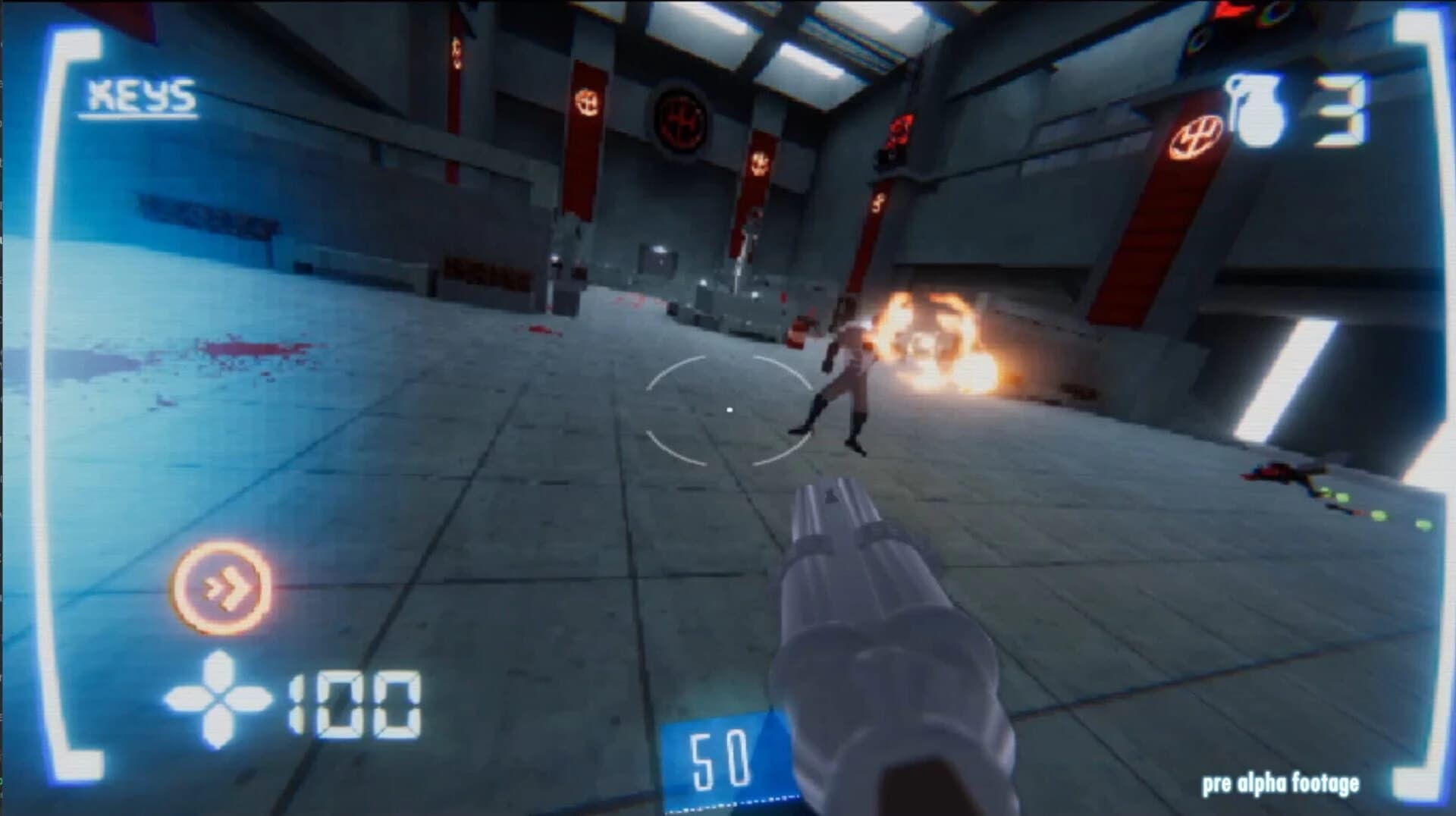Select the crosshair reticle dot at screen center
The width and height of the screenshot is (1456, 816).
point(730,409)
